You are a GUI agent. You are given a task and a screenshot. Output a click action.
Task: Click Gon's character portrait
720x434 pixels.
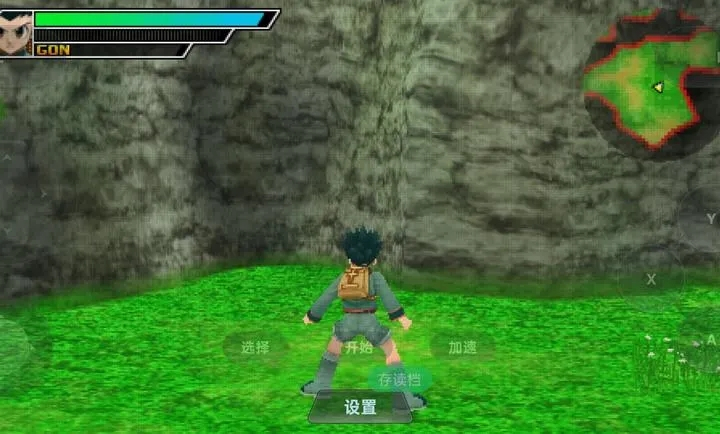click(16, 28)
